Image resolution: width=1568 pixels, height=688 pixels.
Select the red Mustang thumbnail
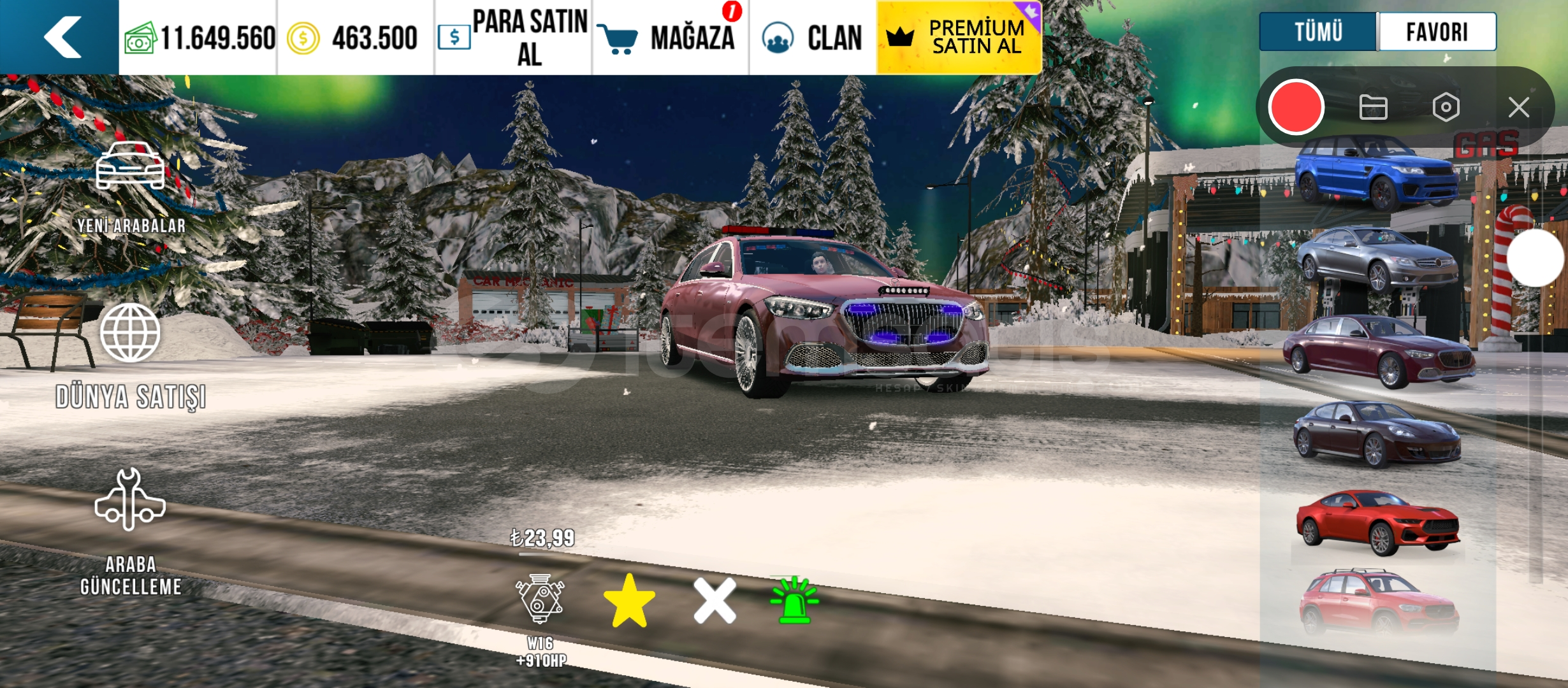(x=1377, y=522)
